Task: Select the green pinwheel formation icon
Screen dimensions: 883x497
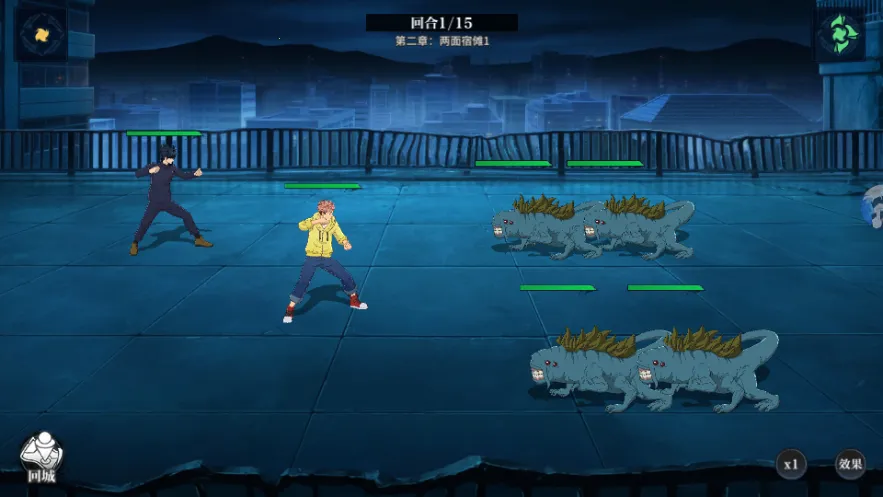Action: click(x=838, y=34)
